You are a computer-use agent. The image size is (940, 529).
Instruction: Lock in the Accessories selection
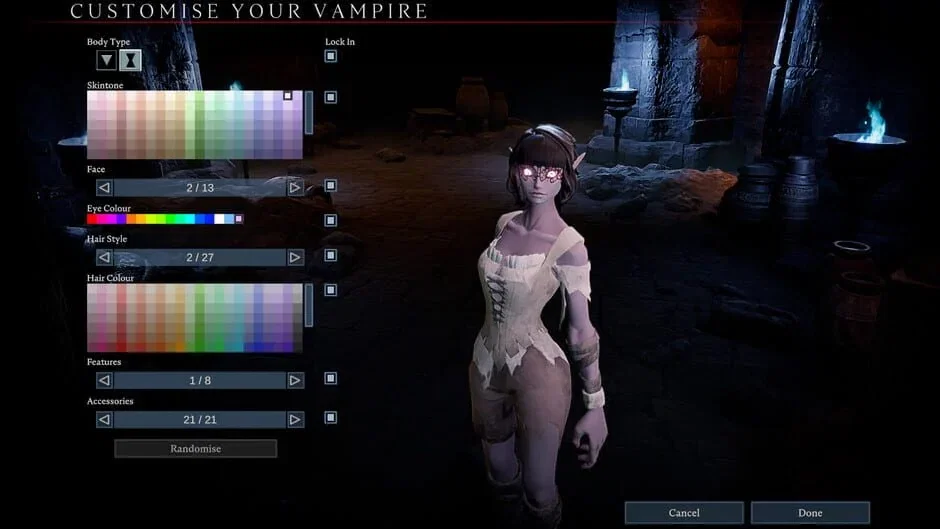tap(331, 417)
